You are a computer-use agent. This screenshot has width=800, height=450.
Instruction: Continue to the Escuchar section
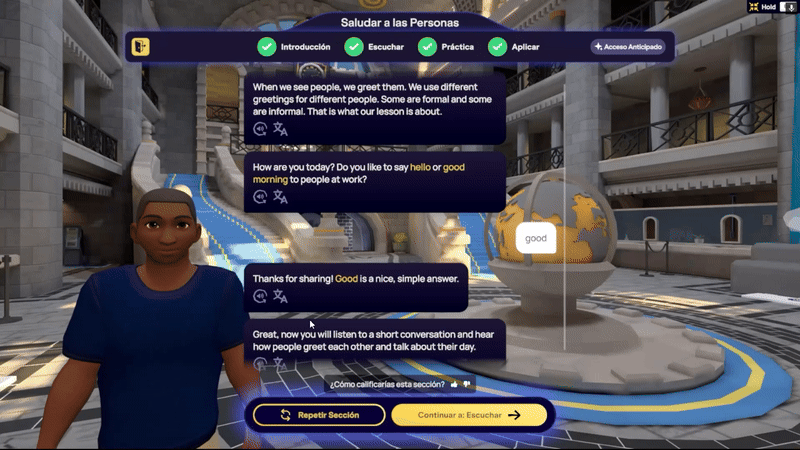469,415
